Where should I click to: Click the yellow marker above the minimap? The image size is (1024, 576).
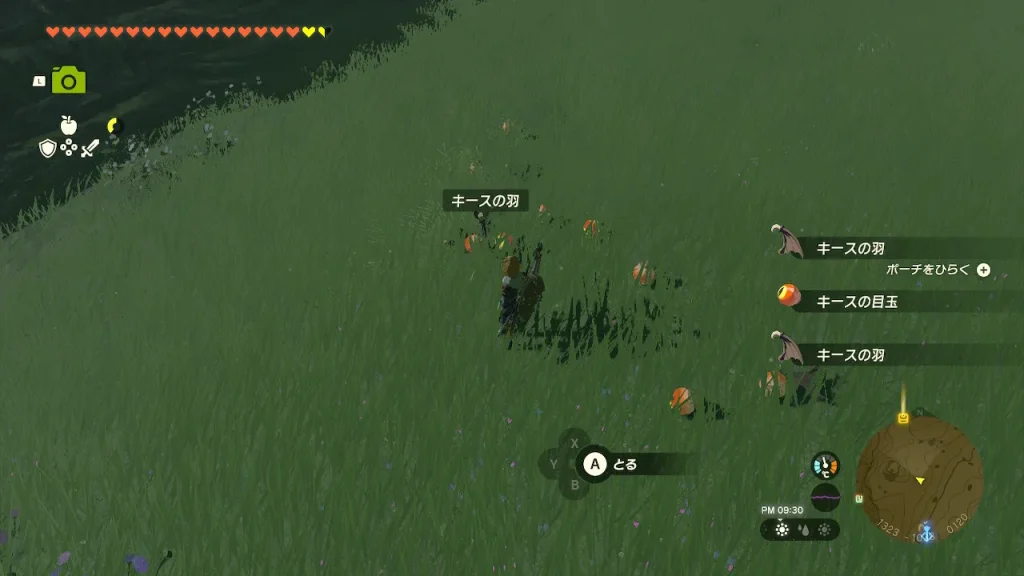[x=903, y=417]
